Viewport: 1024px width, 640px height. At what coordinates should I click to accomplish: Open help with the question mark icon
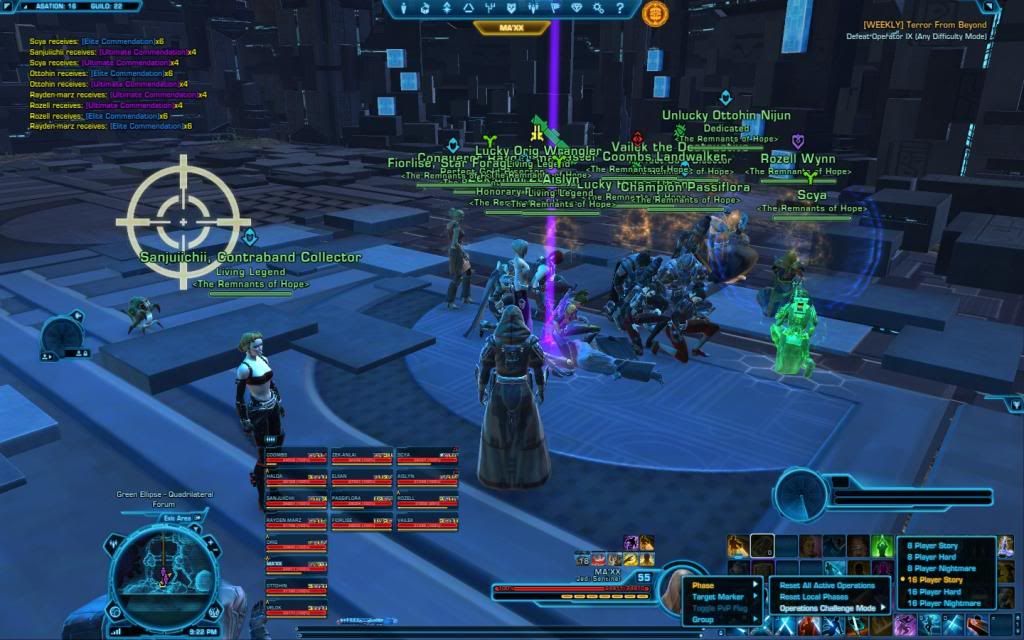click(x=622, y=9)
